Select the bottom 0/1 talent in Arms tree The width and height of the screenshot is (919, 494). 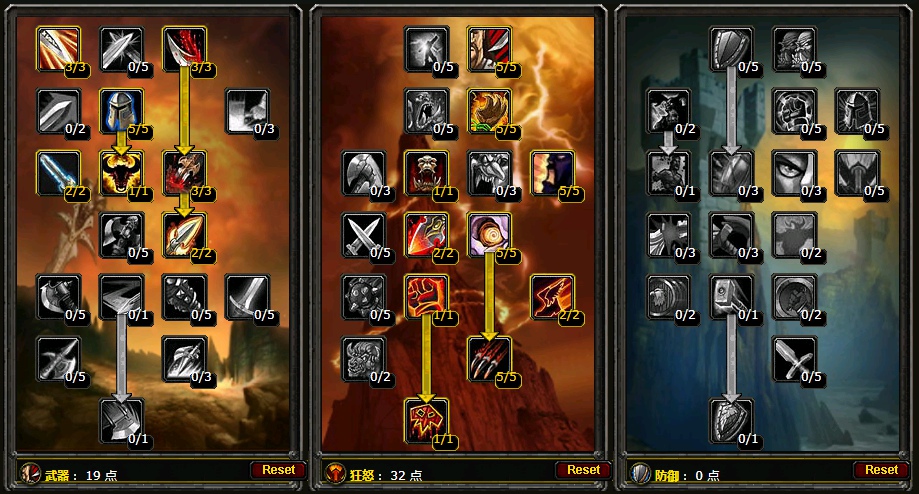pyautogui.click(x=122, y=421)
